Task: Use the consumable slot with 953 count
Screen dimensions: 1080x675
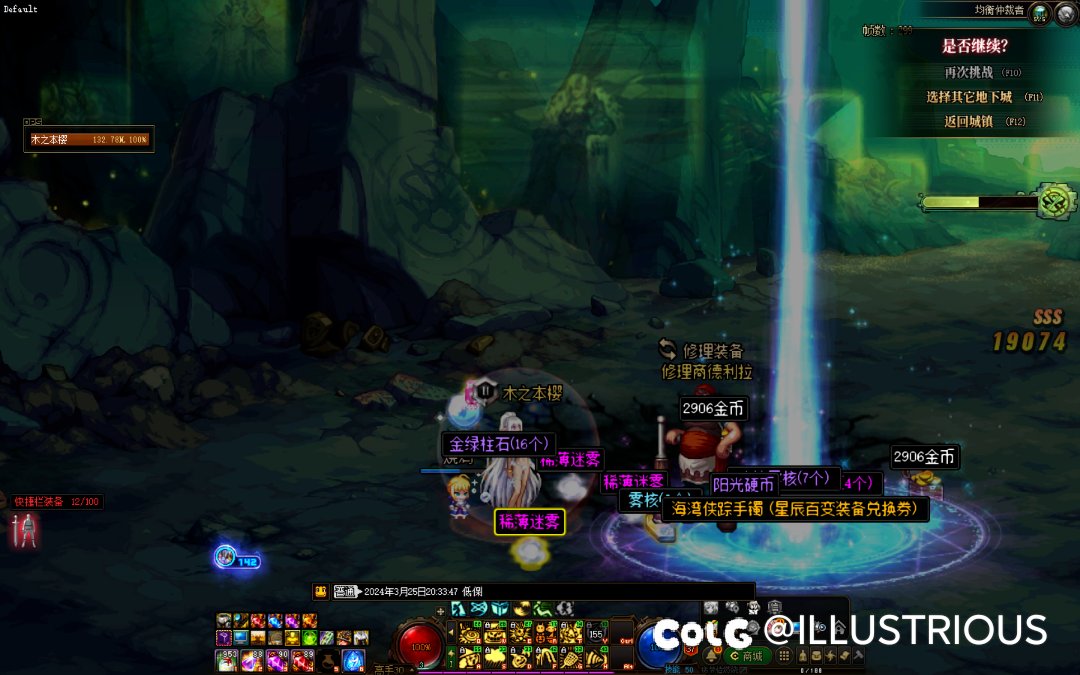Action: click(x=225, y=660)
